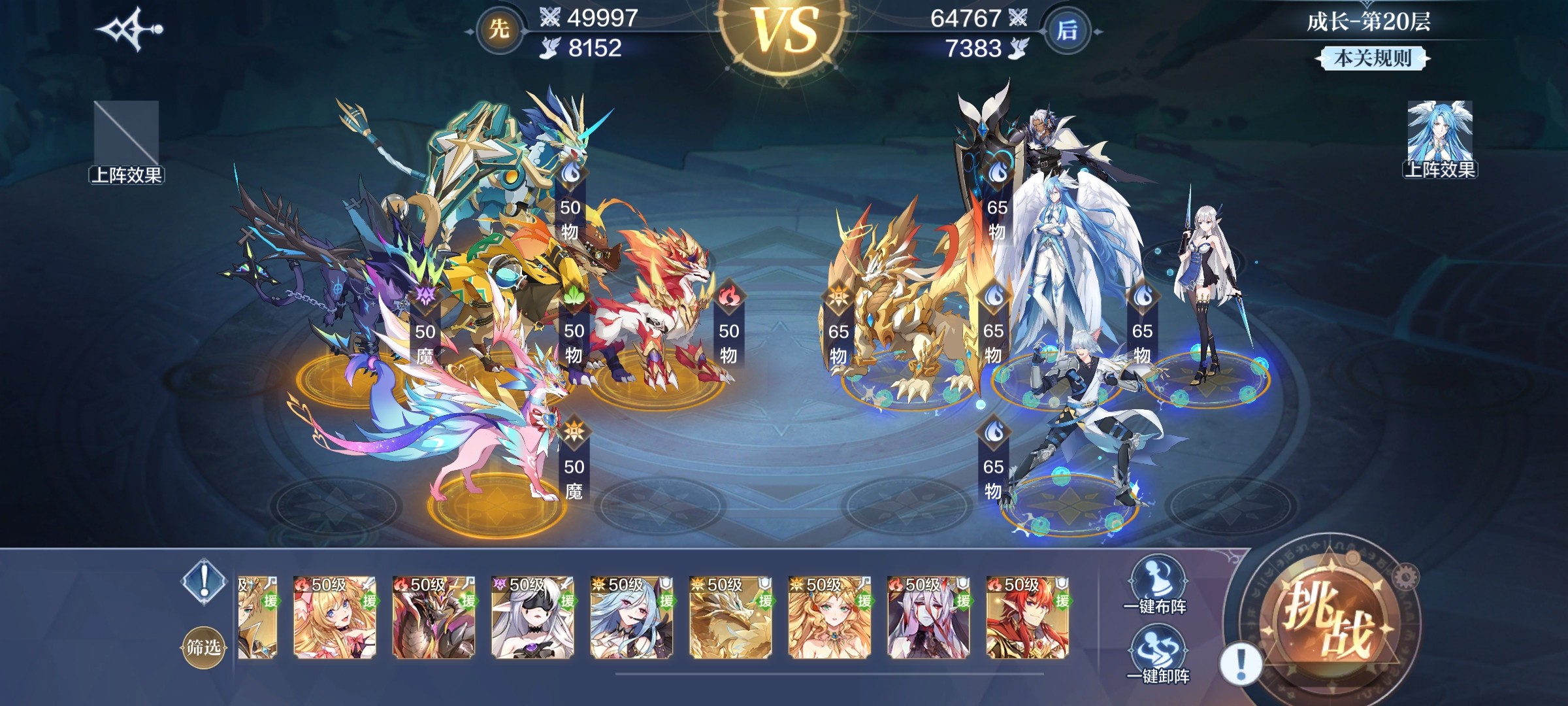Open the 筛选 filter for heroes

[x=203, y=647]
